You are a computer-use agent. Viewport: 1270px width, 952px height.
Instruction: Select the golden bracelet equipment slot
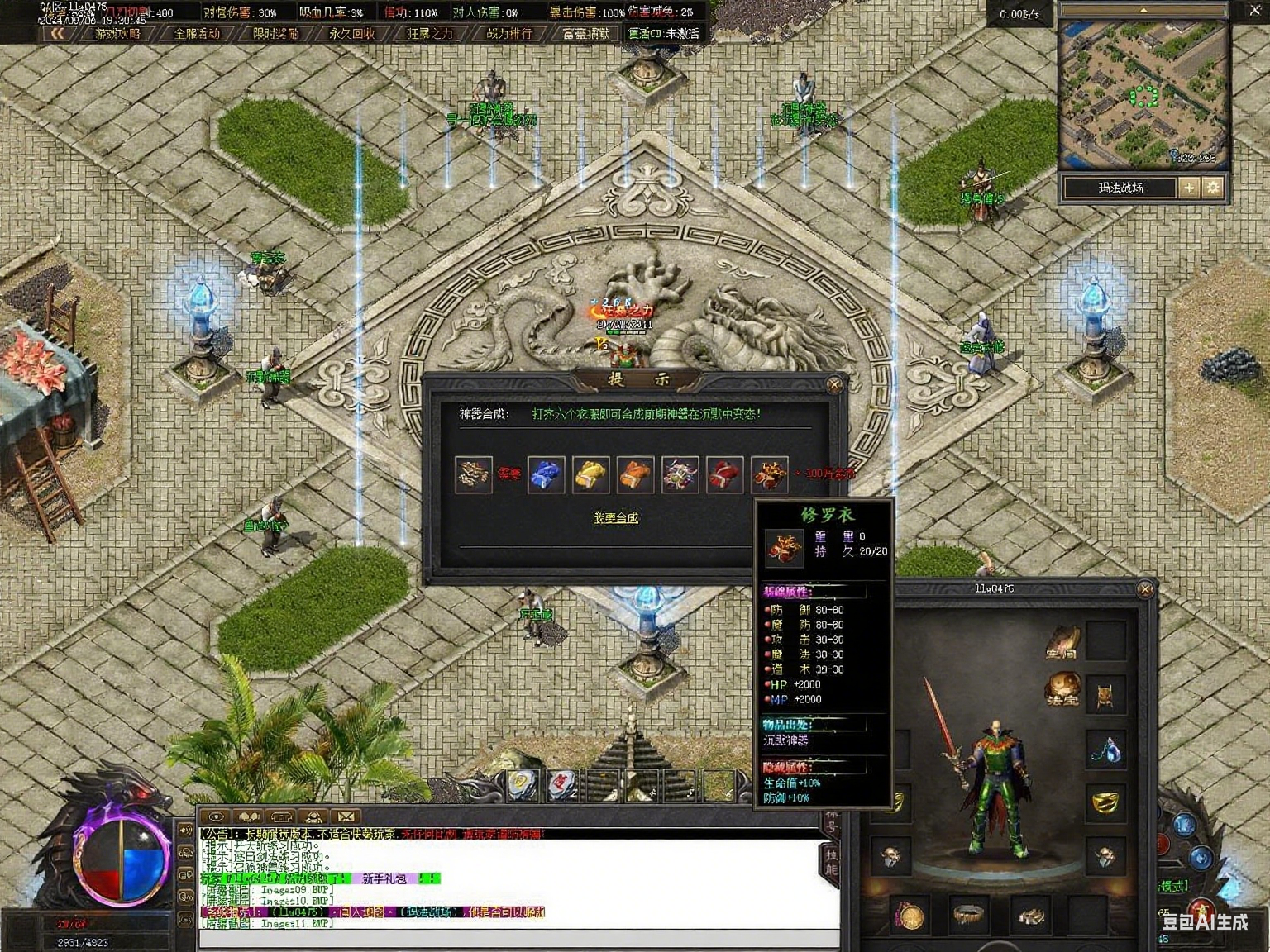click(1106, 802)
